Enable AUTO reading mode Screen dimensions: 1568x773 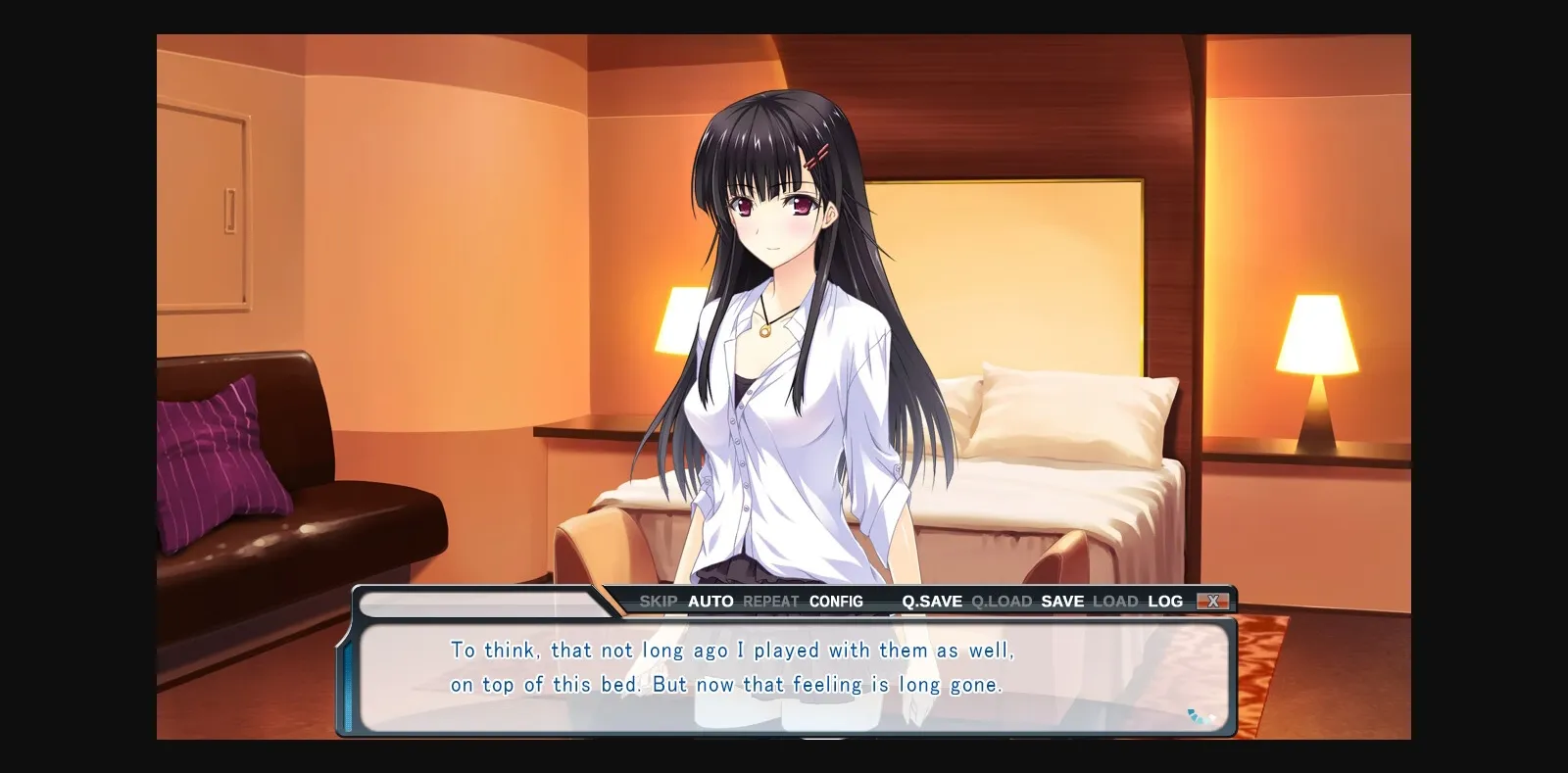point(710,601)
